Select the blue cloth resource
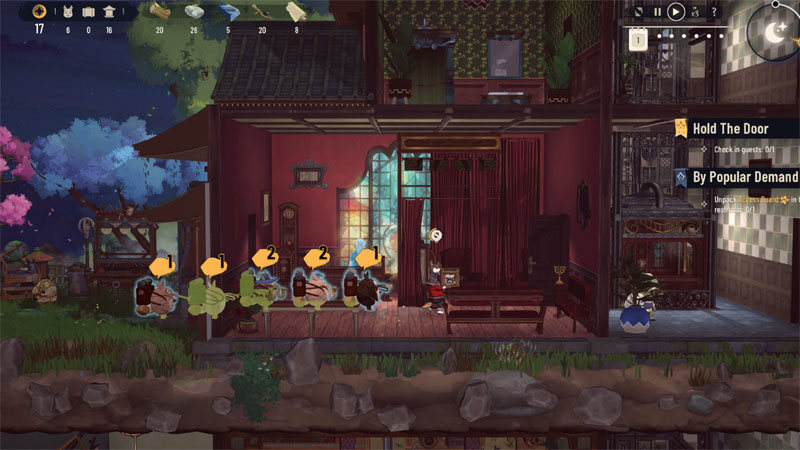The image size is (800, 450). (x=228, y=11)
